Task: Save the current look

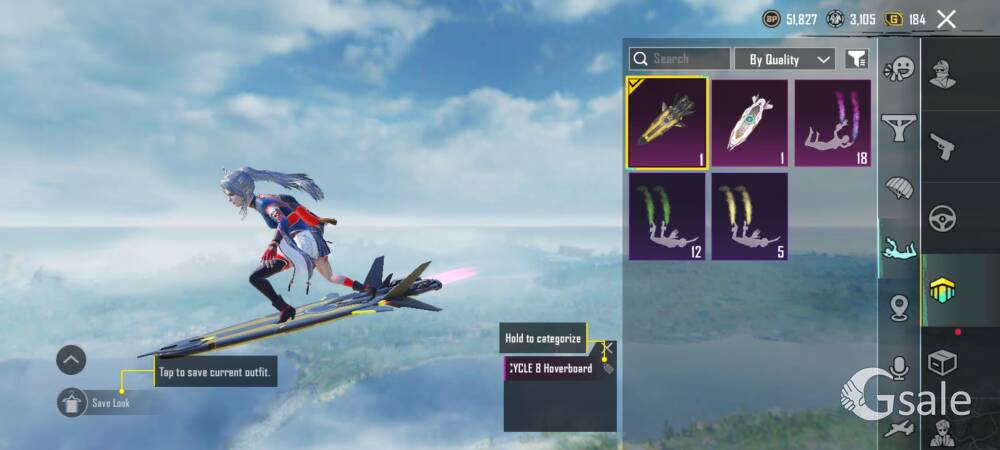Action: 73,402
